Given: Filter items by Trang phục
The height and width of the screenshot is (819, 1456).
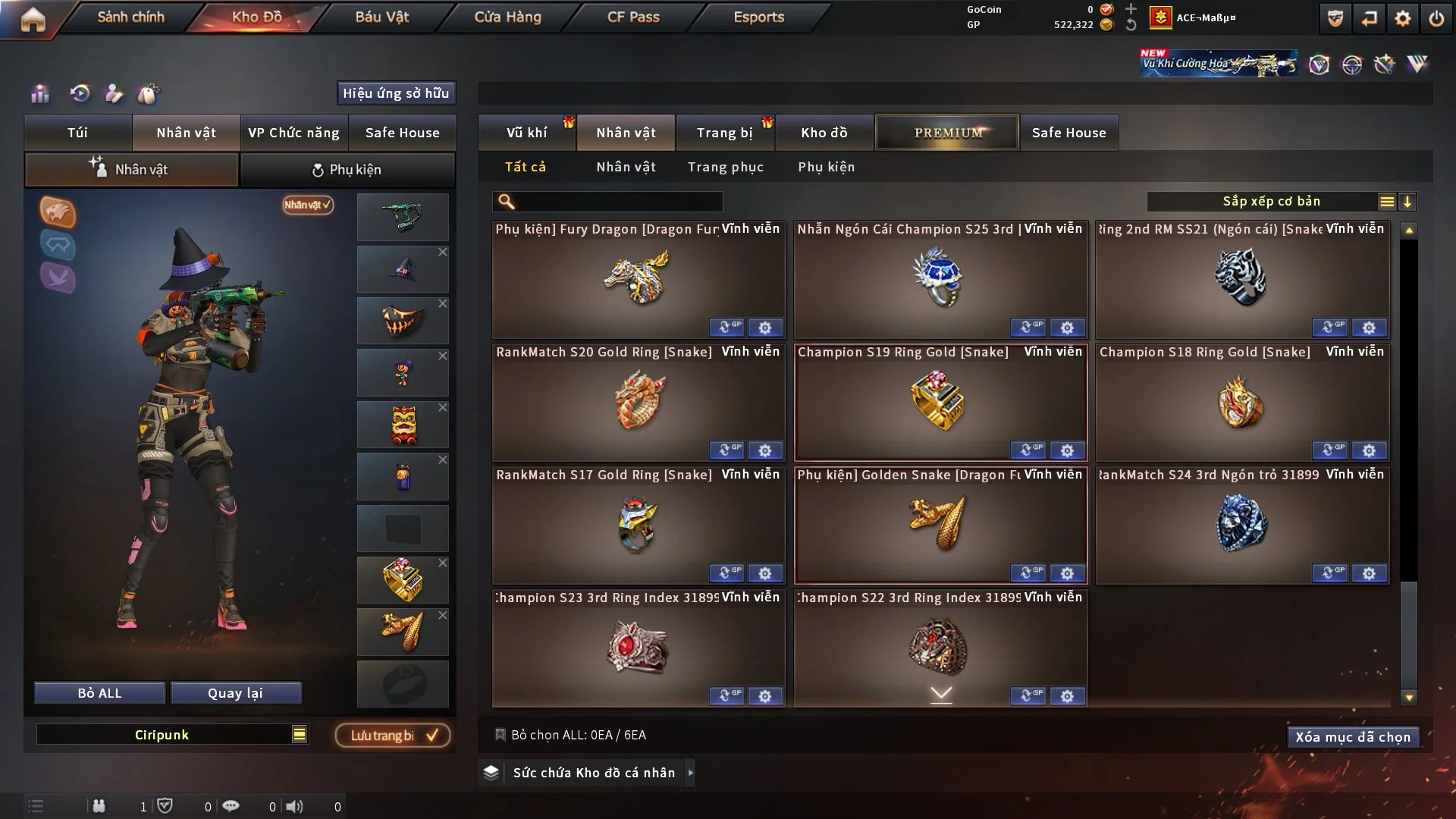Looking at the screenshot, I should coord(725,167).
